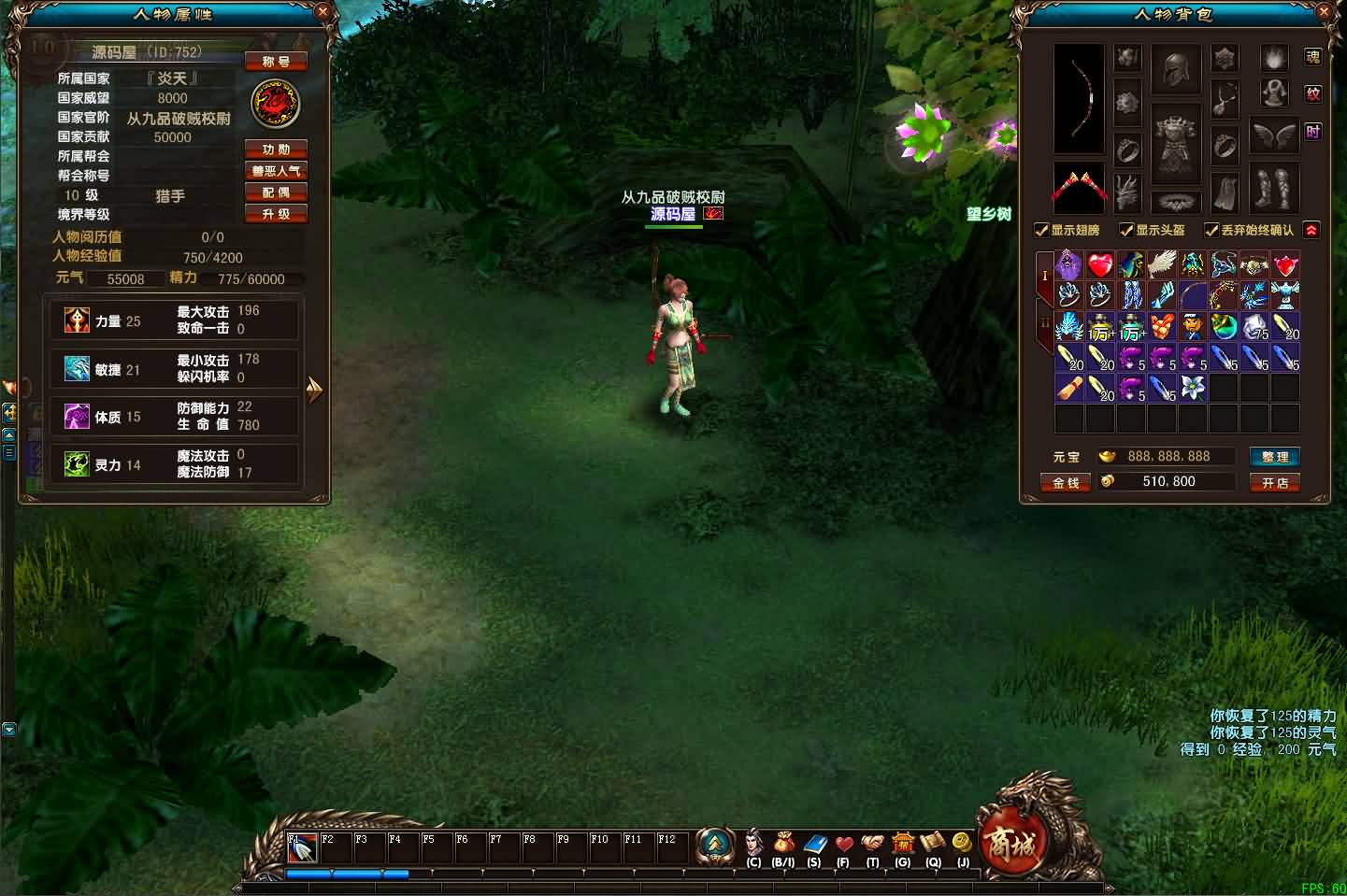Open the friends list heart (F) icon
Screen dimensions: 1347x896
tap(843, 842)
